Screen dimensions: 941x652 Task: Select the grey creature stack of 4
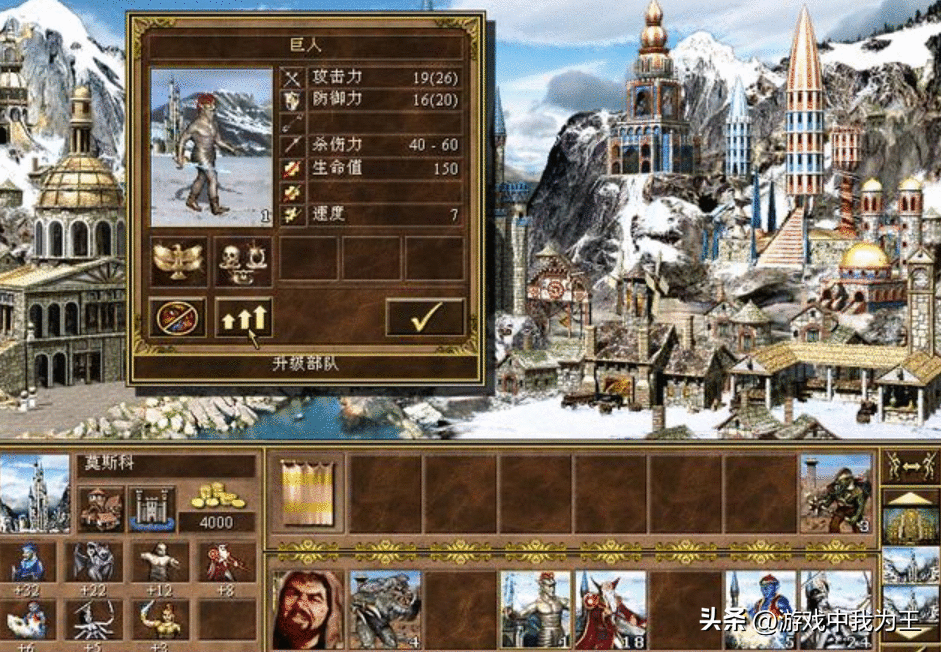coord(386,610)
